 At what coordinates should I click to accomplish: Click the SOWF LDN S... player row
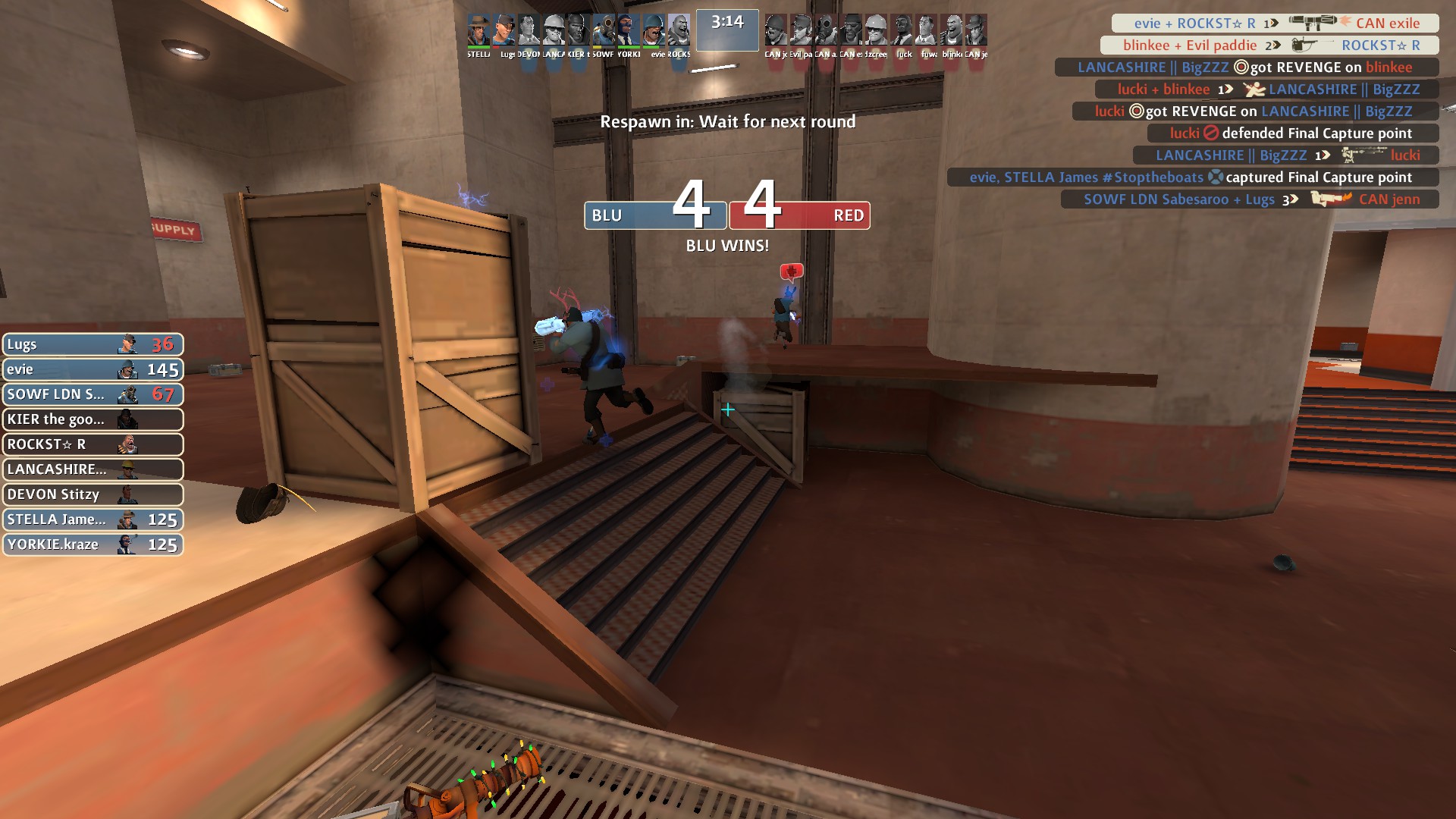[x=93, y=394]
